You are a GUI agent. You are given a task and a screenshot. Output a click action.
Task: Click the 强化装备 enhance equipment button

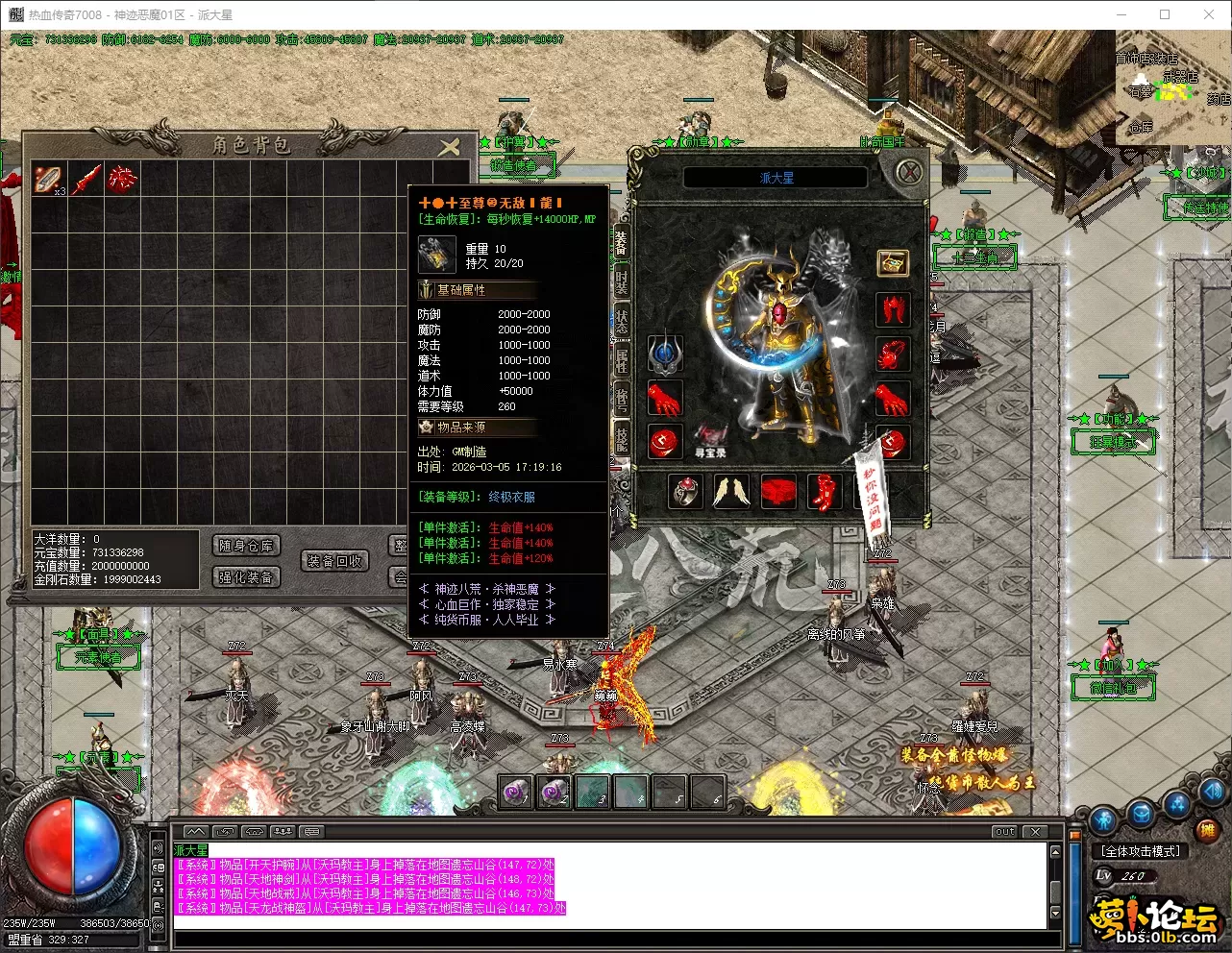pyautogui.click(x=246, y=577)
